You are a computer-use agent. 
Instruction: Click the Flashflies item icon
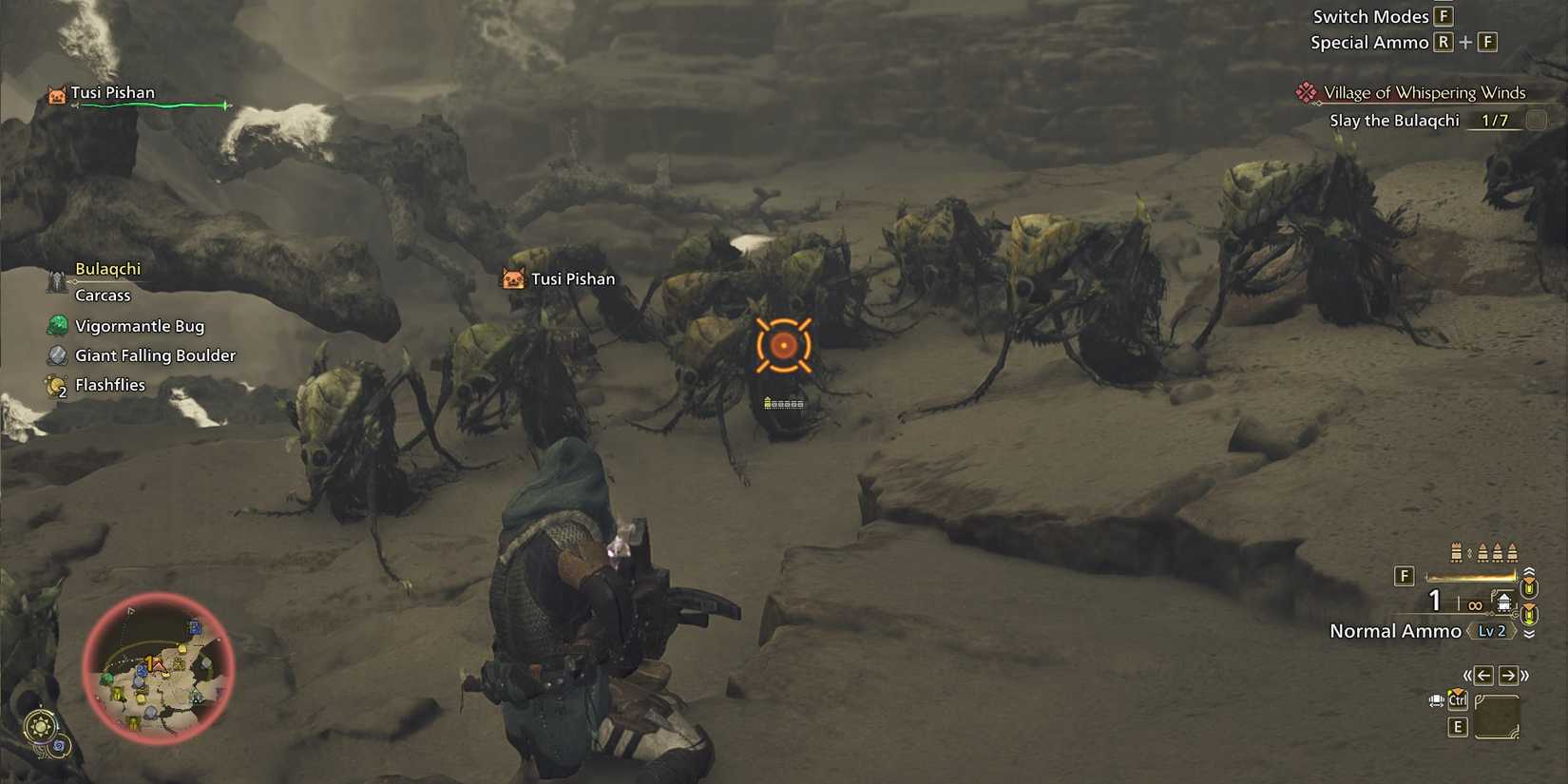(55, 385)
